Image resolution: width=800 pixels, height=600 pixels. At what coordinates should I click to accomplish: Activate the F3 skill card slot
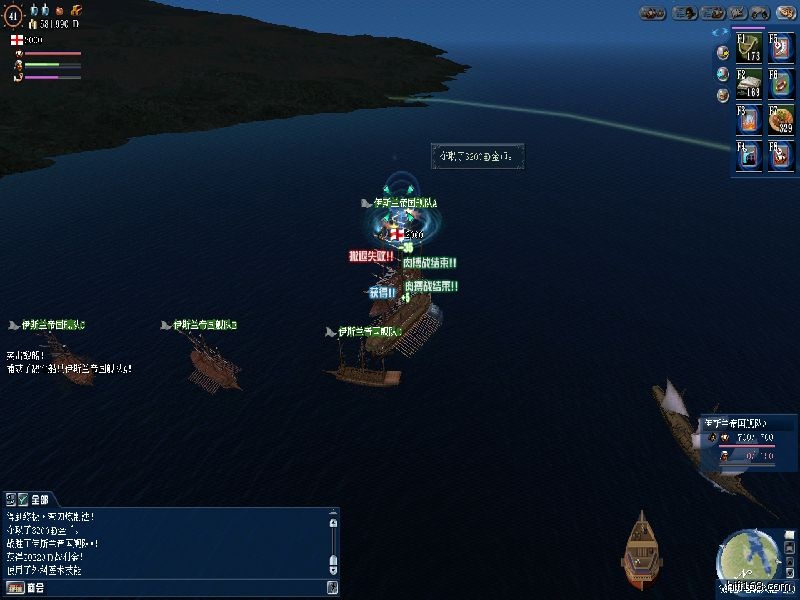tap(749, 119)
